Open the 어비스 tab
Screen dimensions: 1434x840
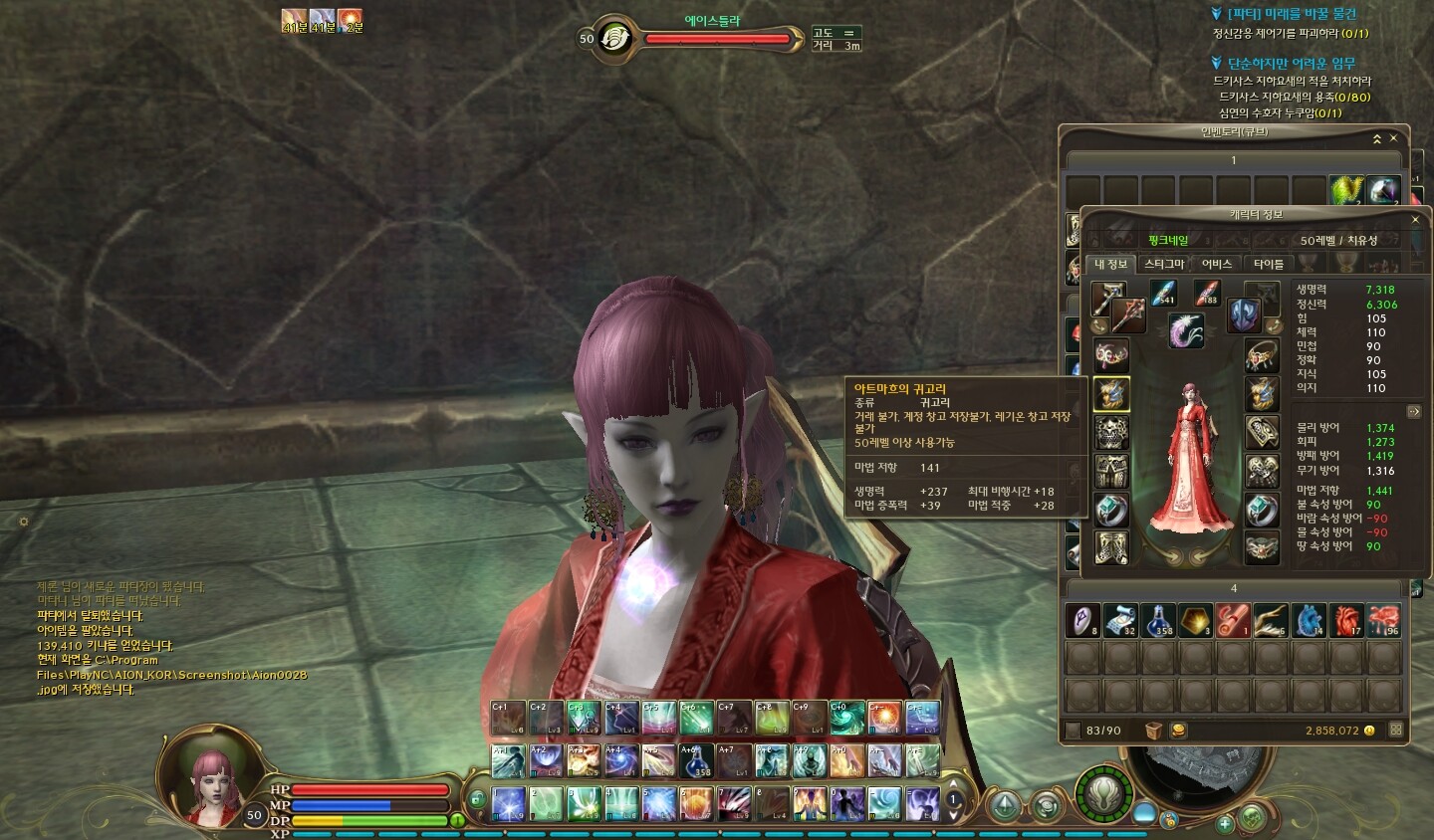[1216, 264]
